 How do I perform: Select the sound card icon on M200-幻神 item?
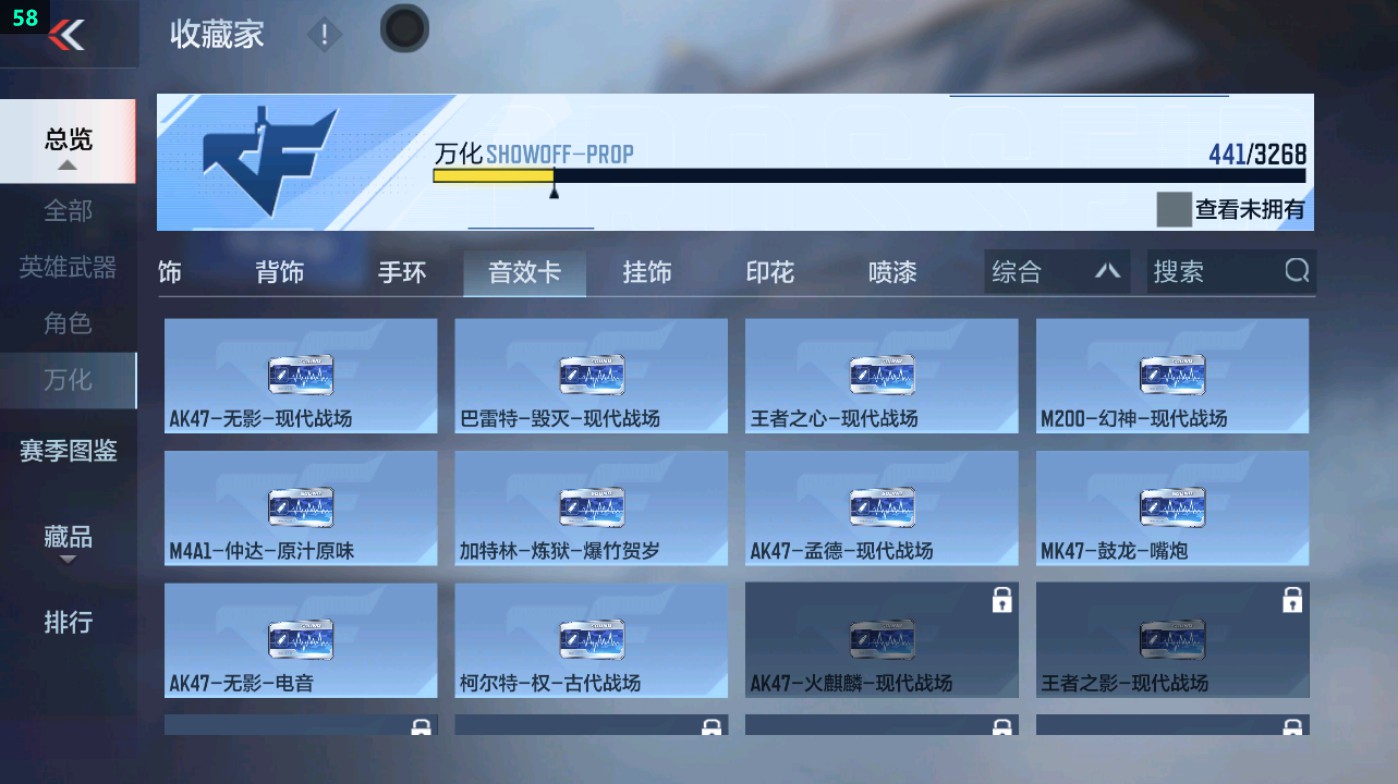point(1172,374)
